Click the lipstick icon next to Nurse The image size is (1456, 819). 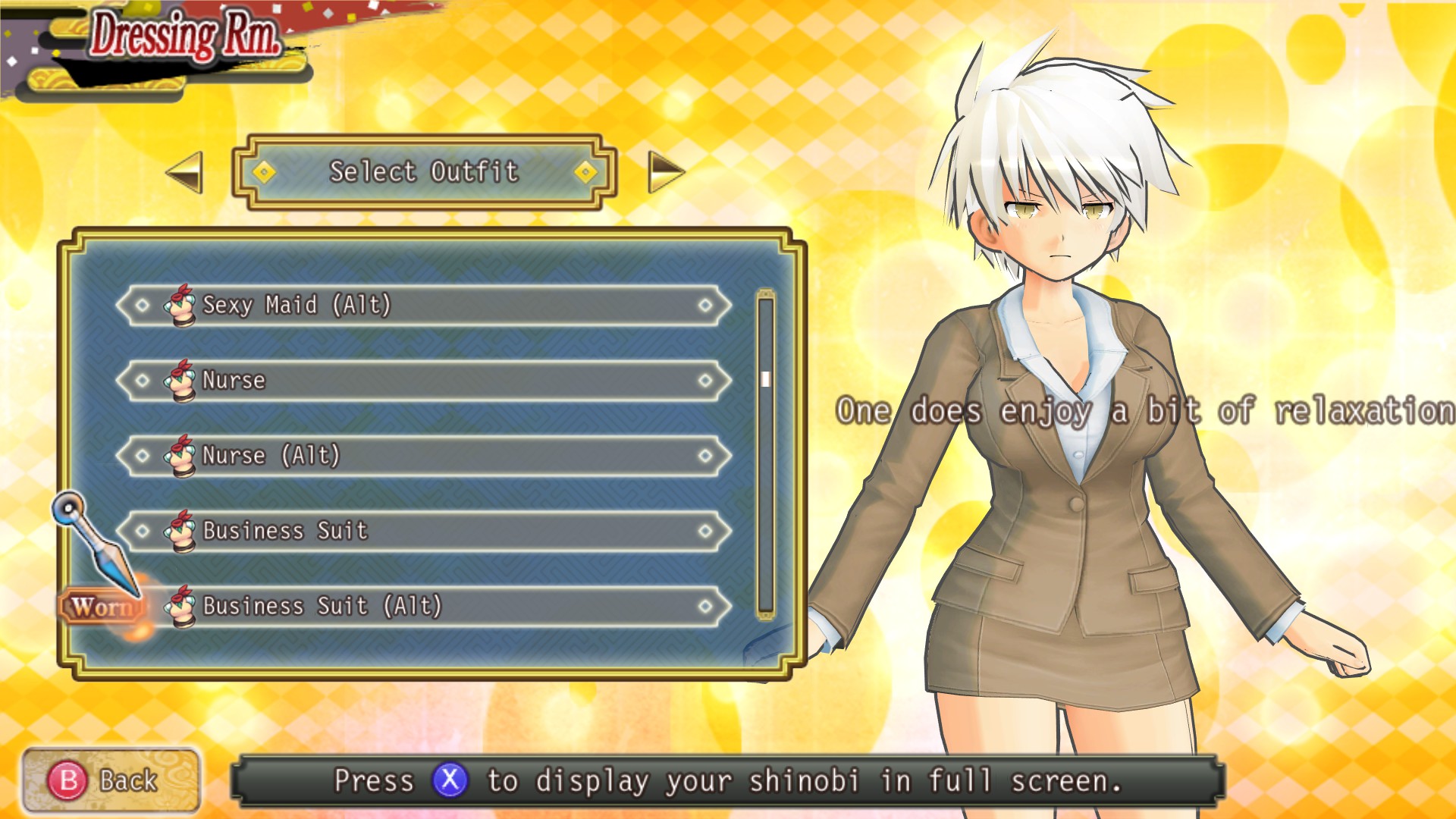coord(181,380)
